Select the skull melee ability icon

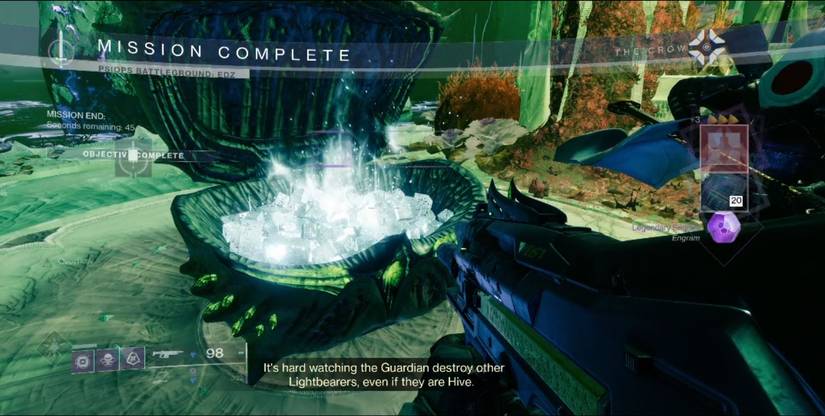107,357
